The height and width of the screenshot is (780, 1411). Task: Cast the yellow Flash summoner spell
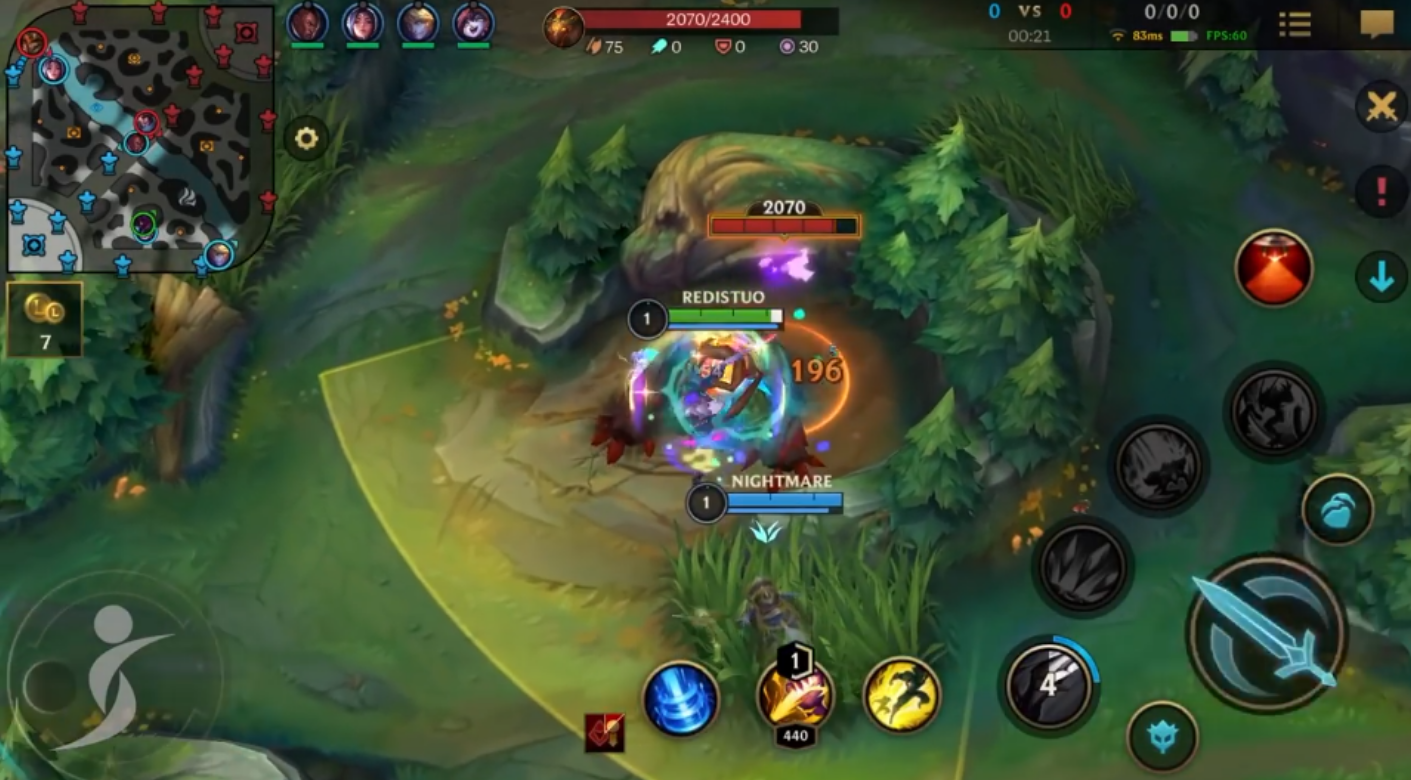901,695
